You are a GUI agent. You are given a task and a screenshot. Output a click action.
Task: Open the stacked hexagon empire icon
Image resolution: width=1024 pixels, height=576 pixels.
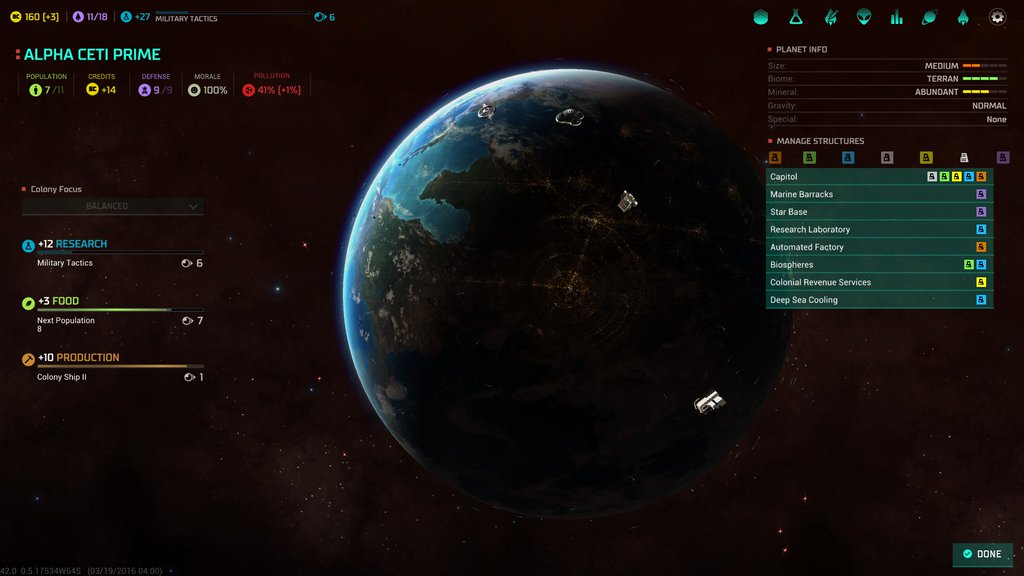pos(761,17)
